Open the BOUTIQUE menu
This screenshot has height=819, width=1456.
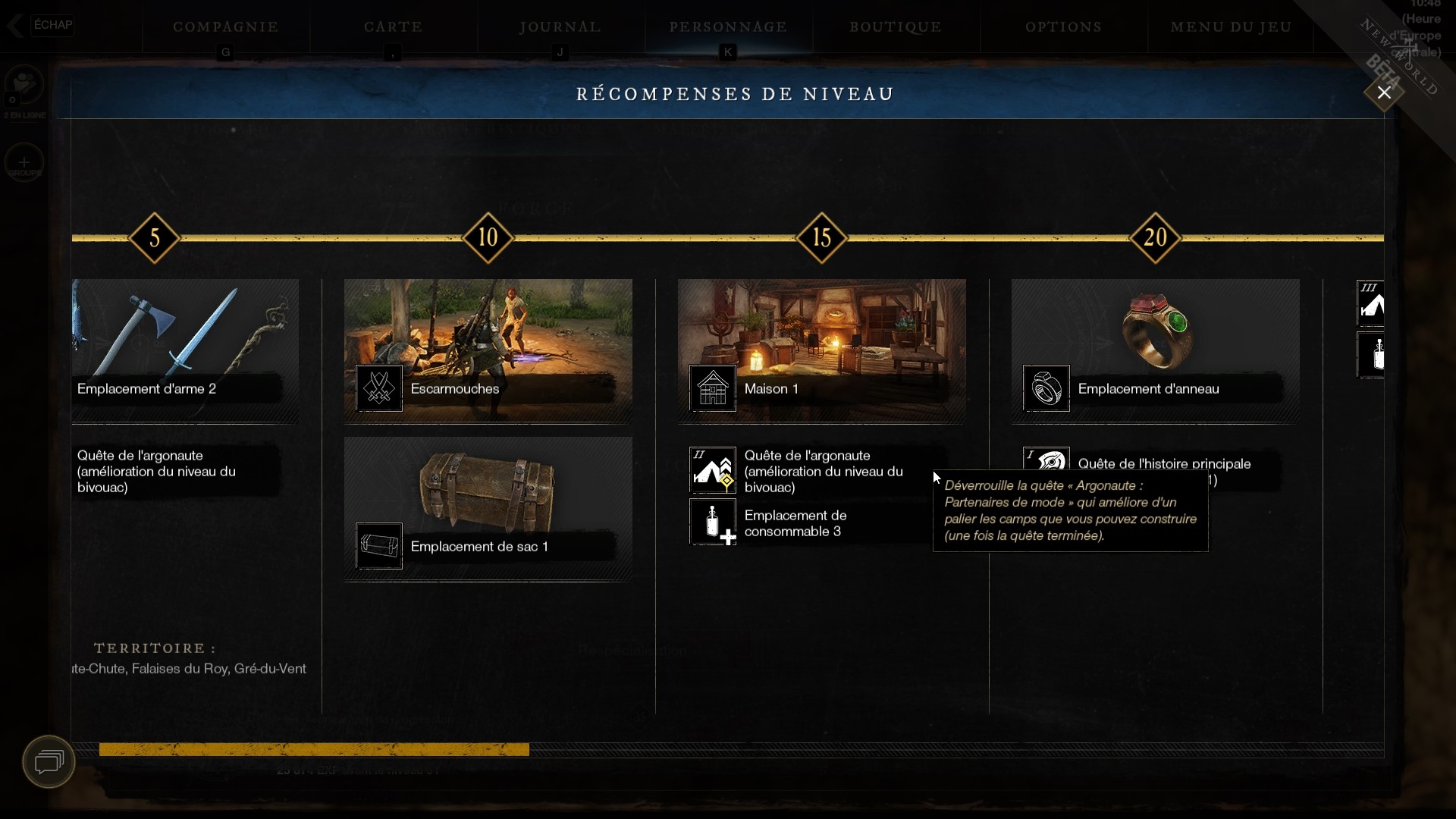coord(896,27)
